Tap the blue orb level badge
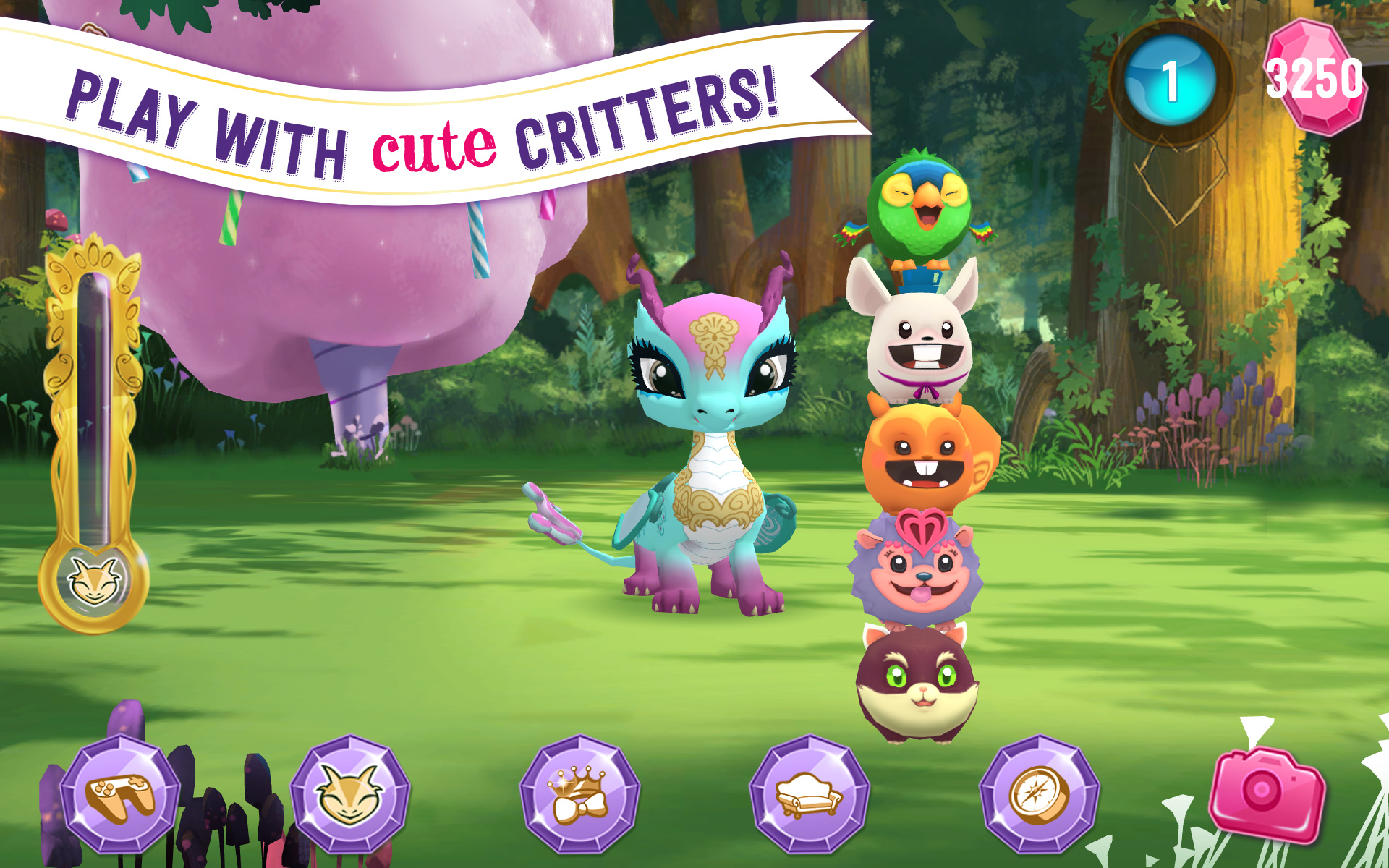1389x868 pixels. pyautogui.click(x=1171, y=81)
